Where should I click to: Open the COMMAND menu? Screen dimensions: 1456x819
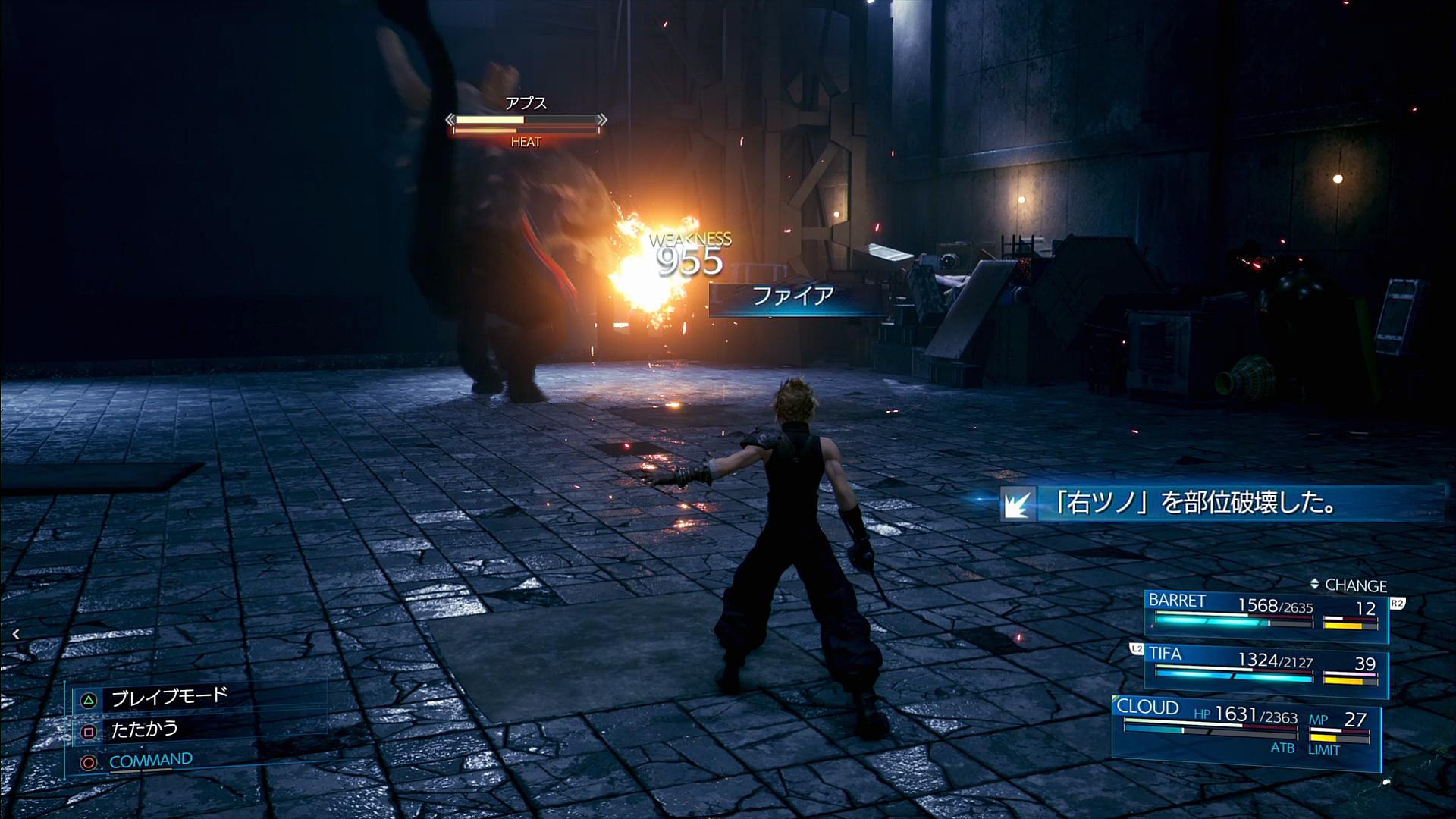pyautogui.click(x=150, y=761)
